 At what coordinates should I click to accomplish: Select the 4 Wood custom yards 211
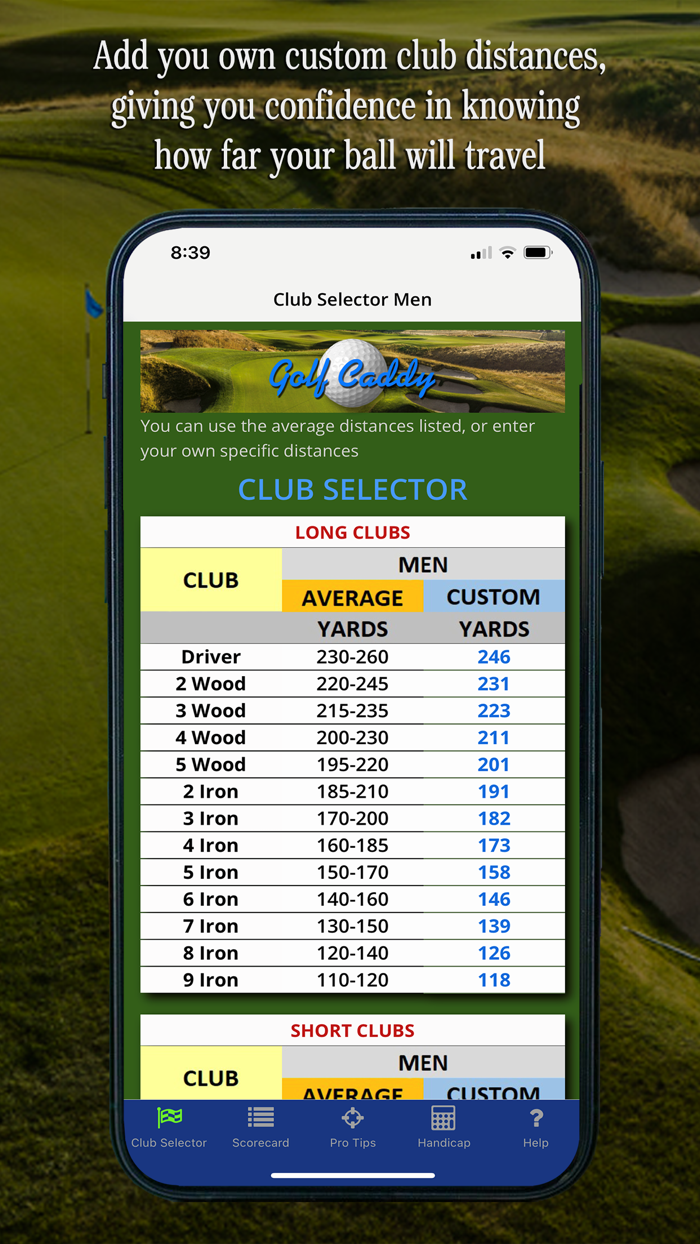pyautogui.click(x=494, y=738)
